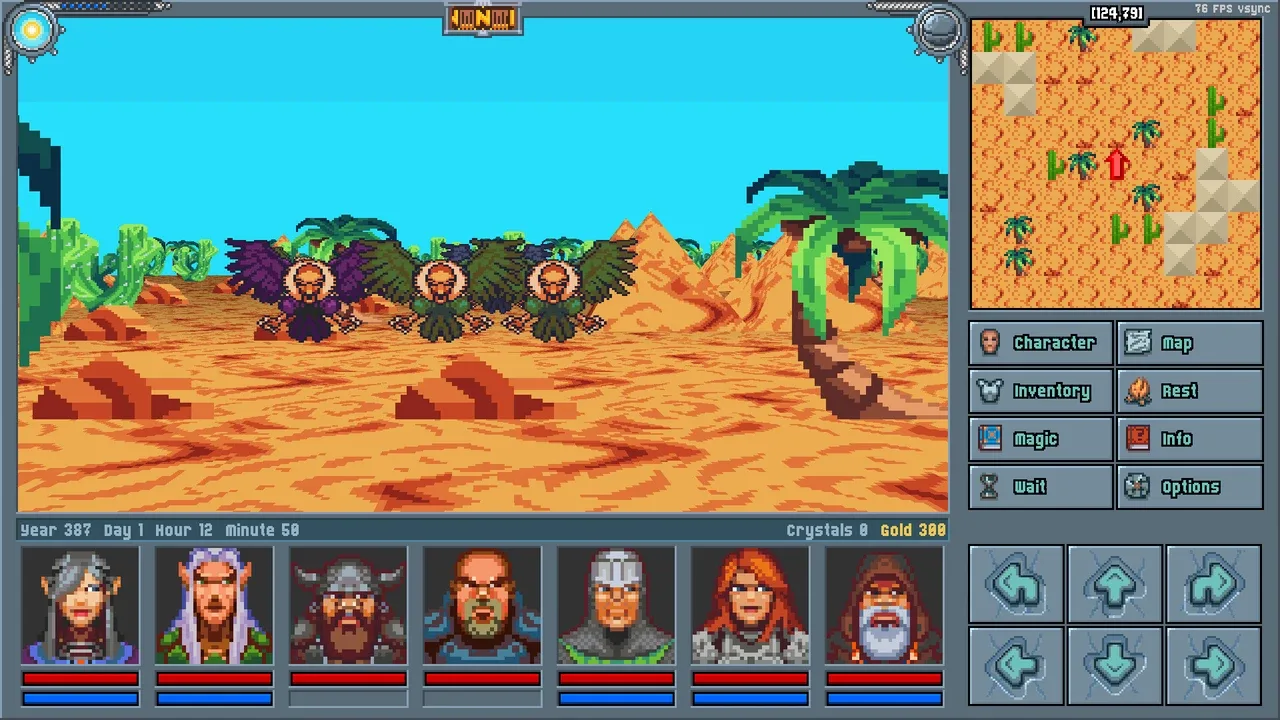Image resolution: width=1280 pixels, height=720 pixels.
Task: Strafe left with the left arrow
Action: 1016,665
